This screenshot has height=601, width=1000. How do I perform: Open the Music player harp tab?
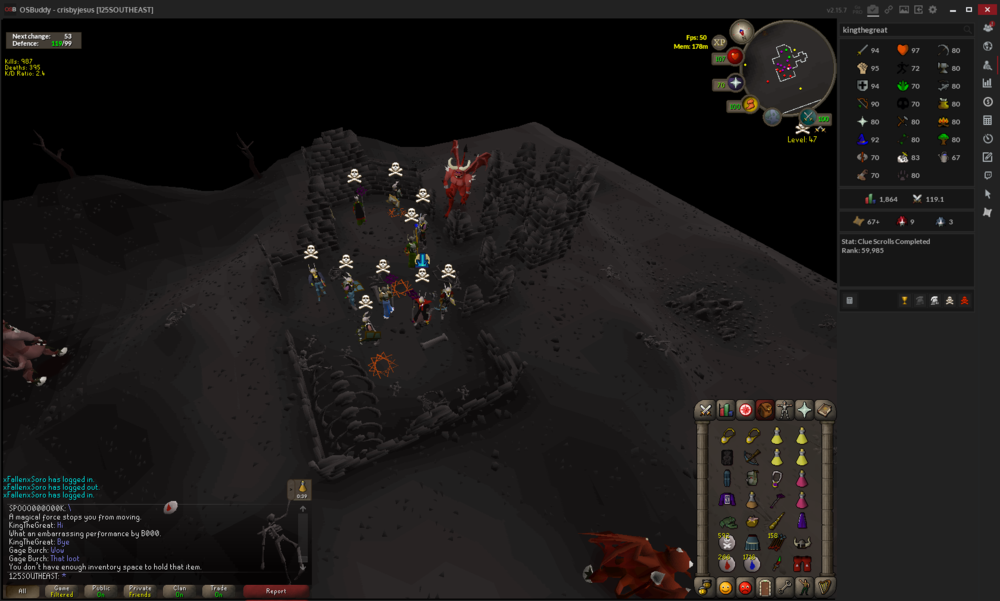[824, 587]
